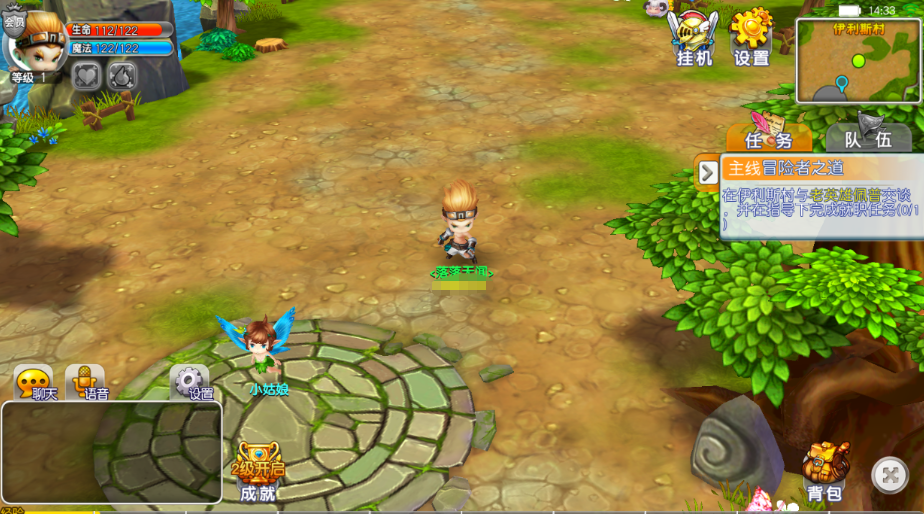Open the 伊利斯村 minimap
The image size is (924, 514).
pyautogui.click(x=857, y=61)
